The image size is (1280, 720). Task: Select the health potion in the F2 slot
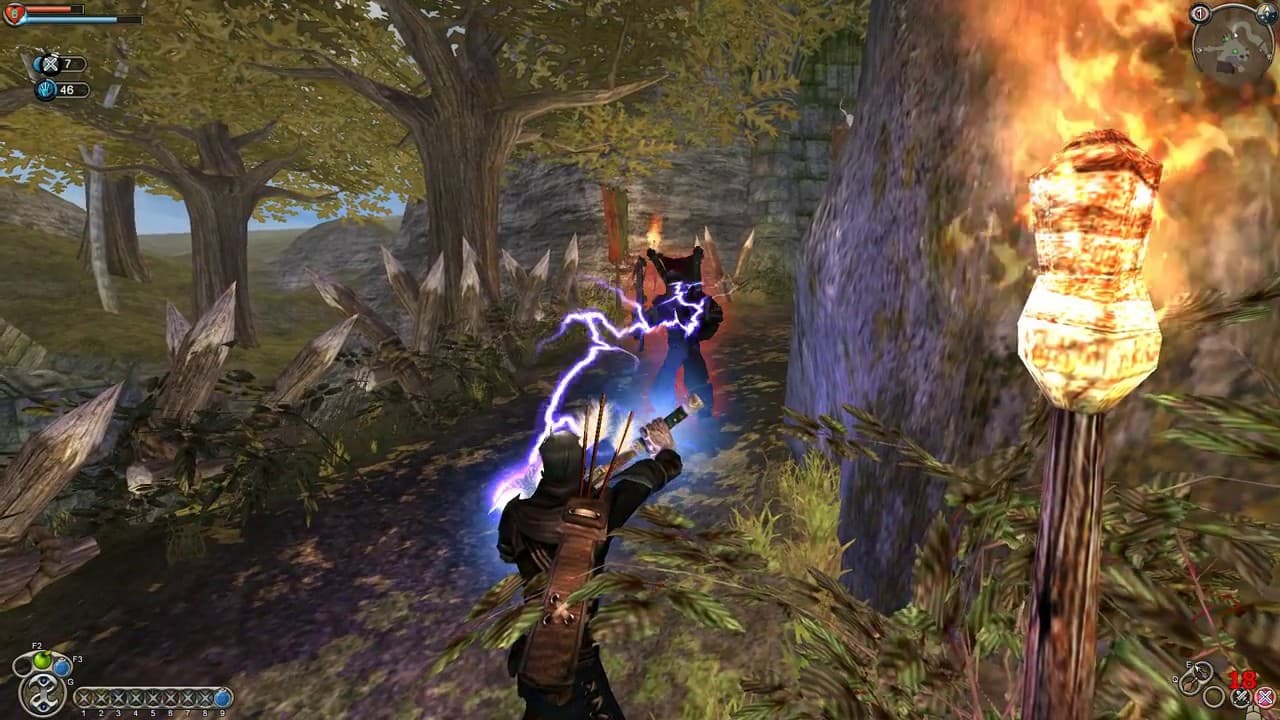[41, 660]
